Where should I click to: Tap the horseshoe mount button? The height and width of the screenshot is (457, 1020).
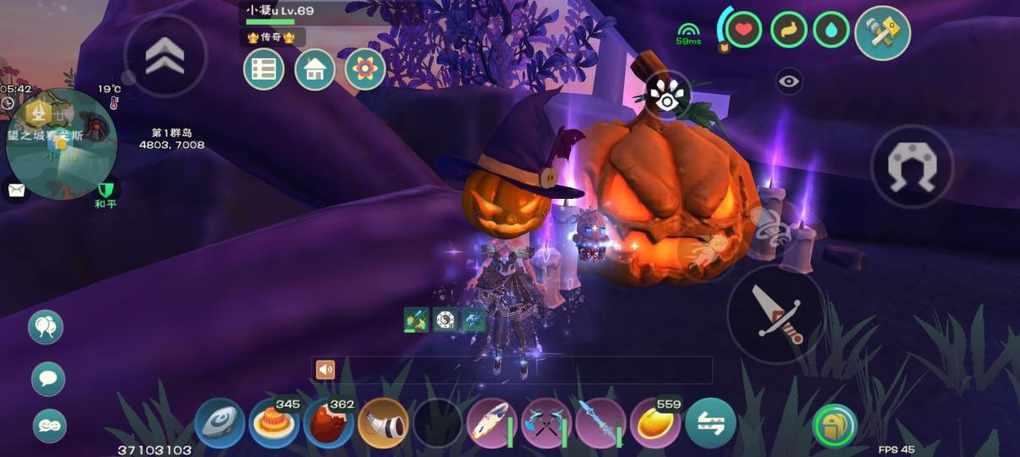point(911,166)
